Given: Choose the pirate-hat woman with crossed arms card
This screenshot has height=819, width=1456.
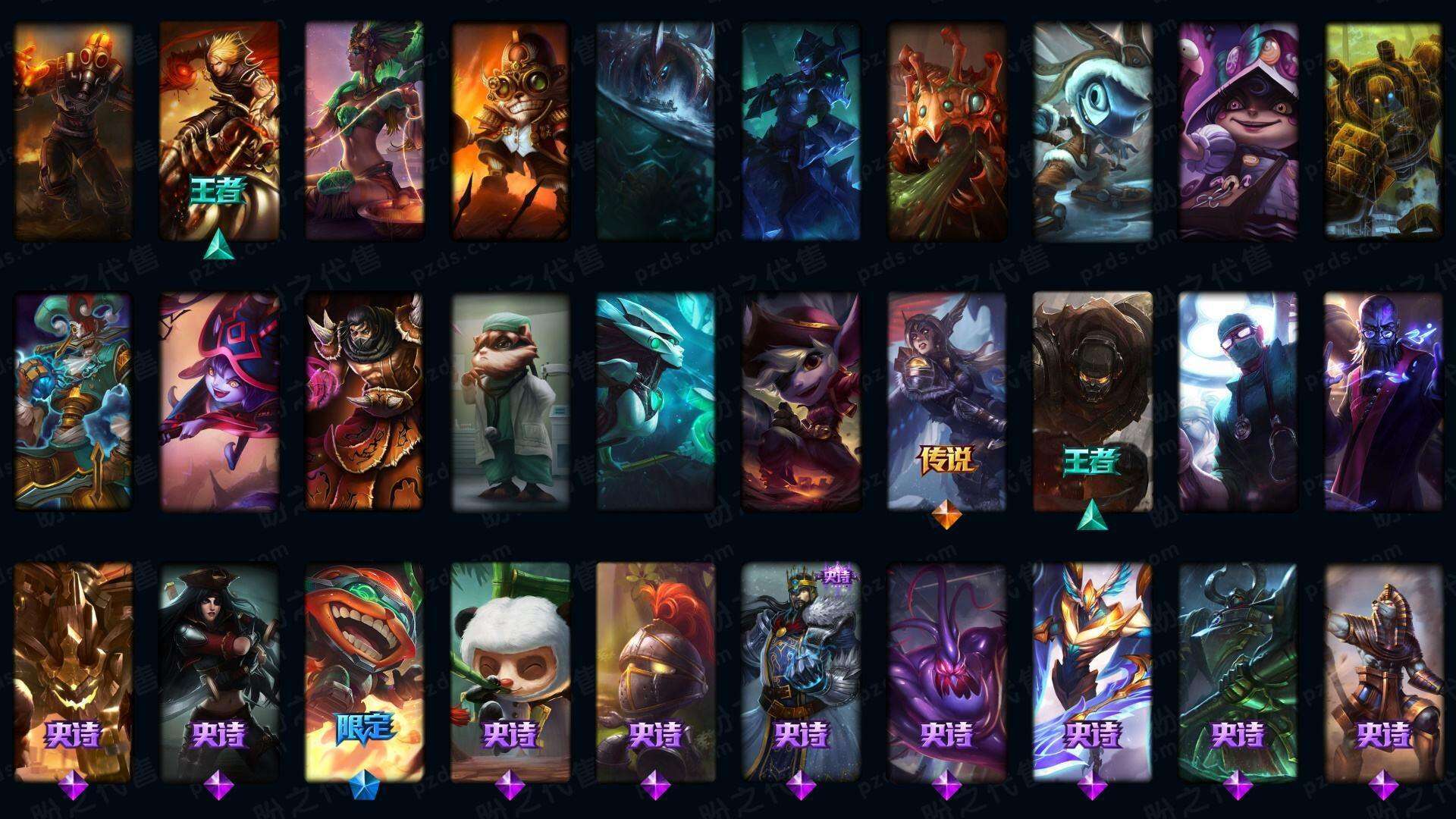Looking at the screenshot, I should [x=218, y=671].
